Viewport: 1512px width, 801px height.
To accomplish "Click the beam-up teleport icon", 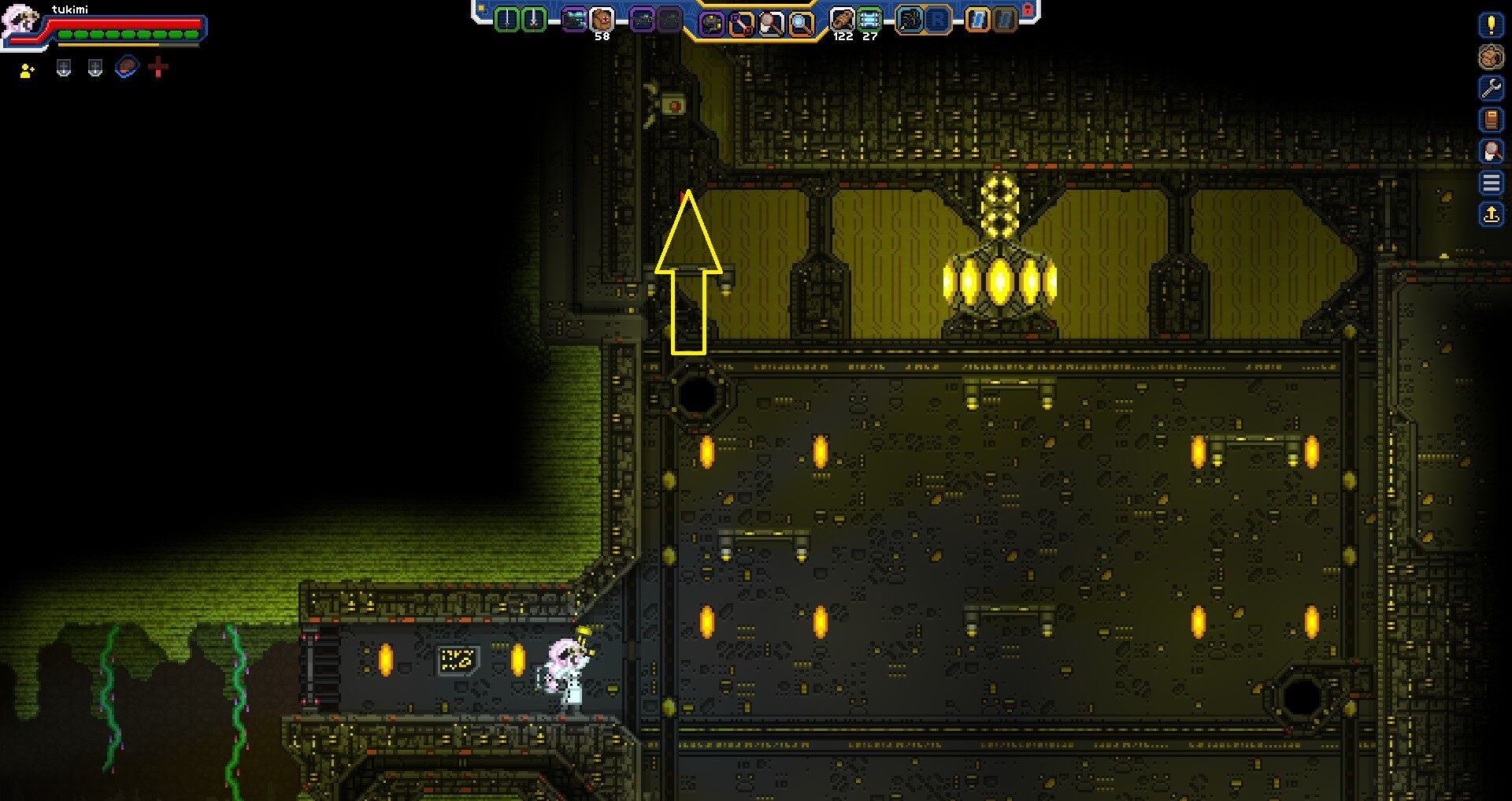I will point(1491,214).
